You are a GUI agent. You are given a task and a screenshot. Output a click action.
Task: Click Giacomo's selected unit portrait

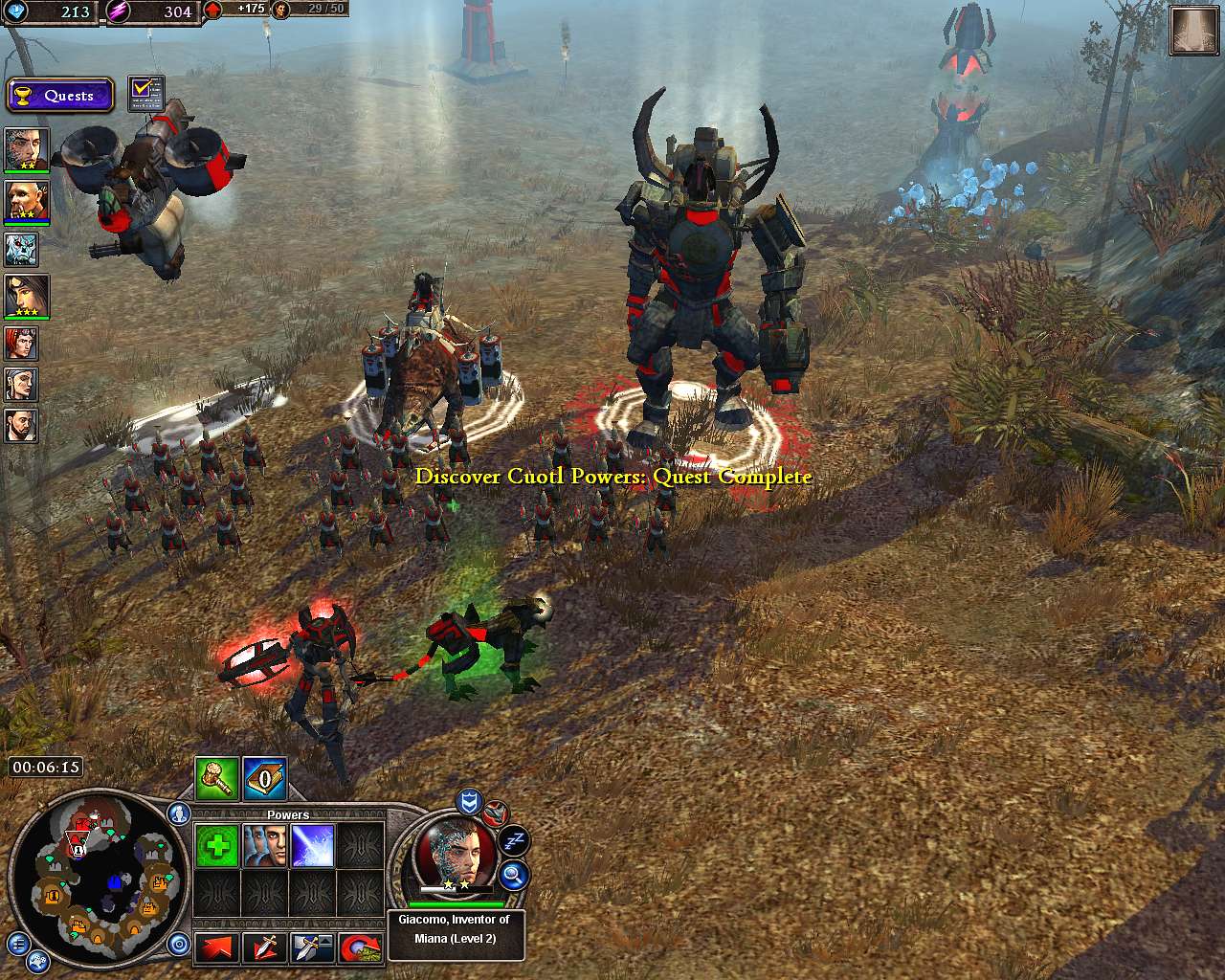click(456, 852)
